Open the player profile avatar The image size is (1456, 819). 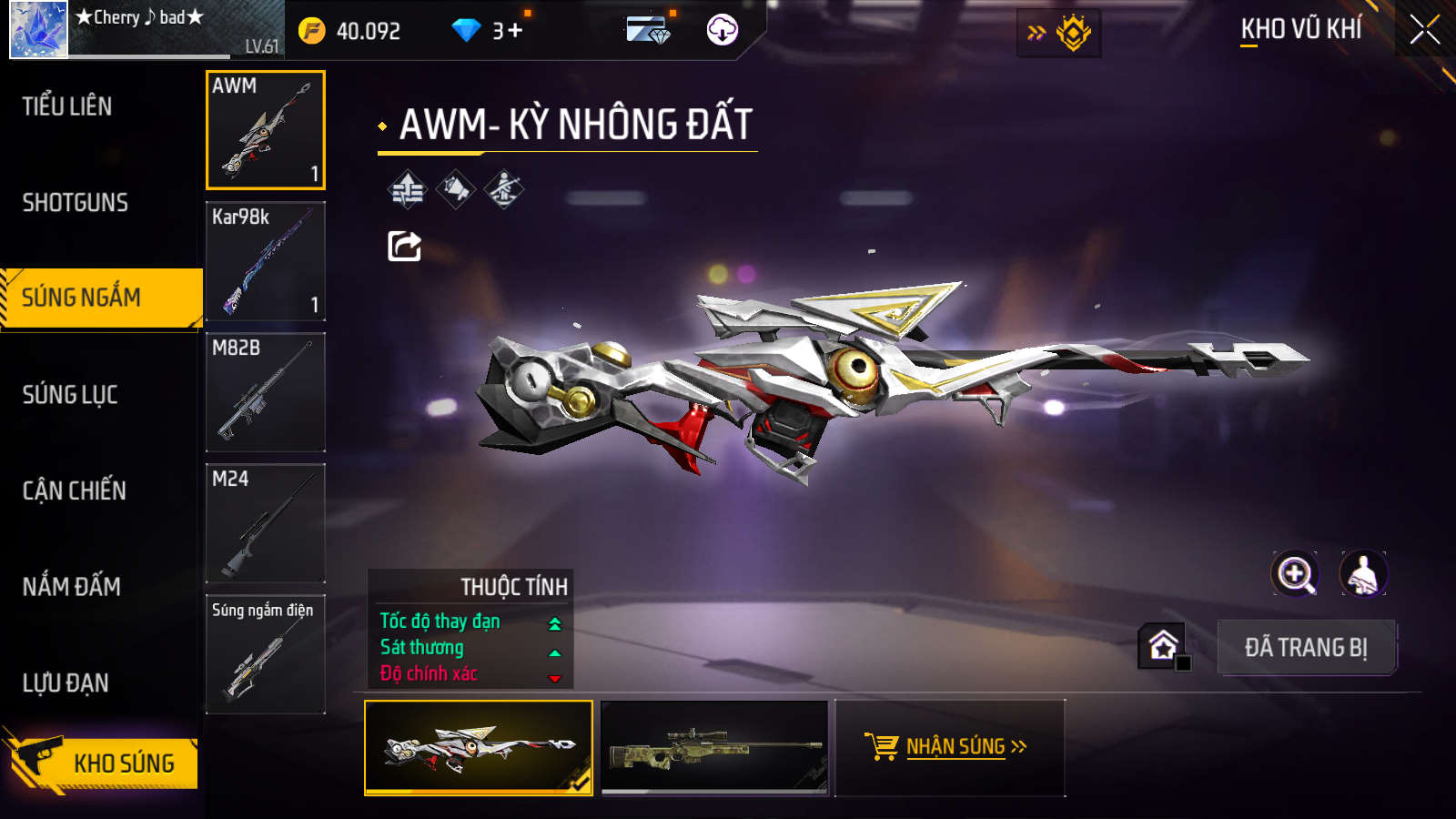pos(38,30)
